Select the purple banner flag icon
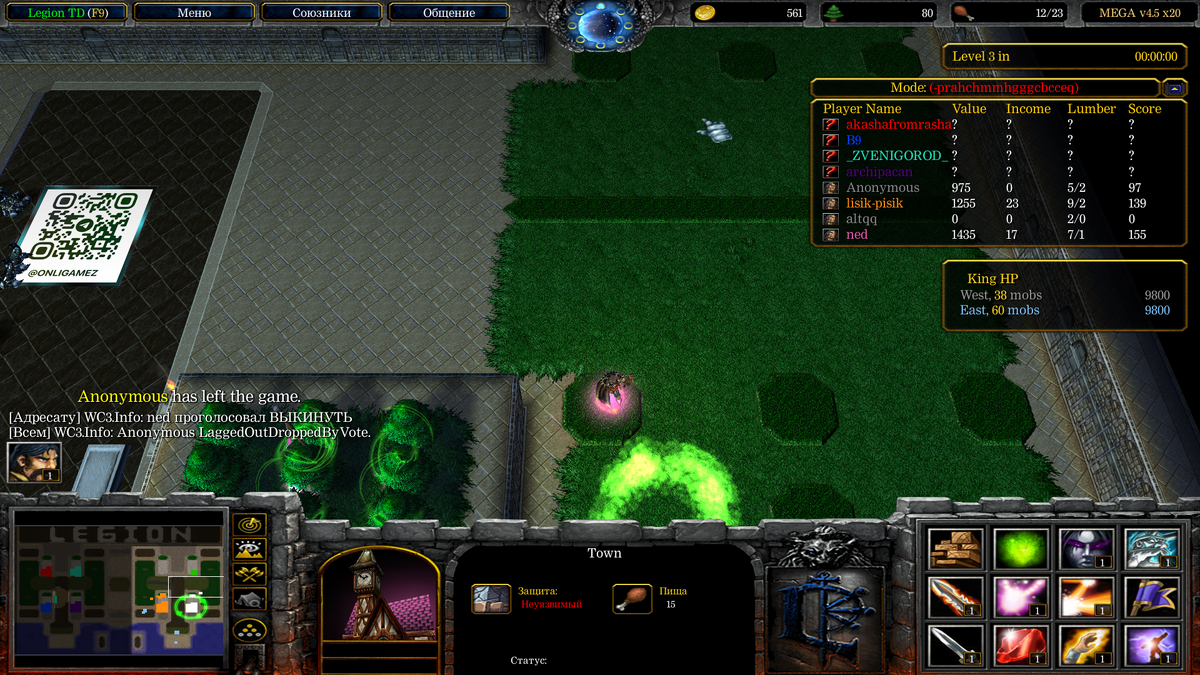1200x675 pixels. click(1149, 597)
